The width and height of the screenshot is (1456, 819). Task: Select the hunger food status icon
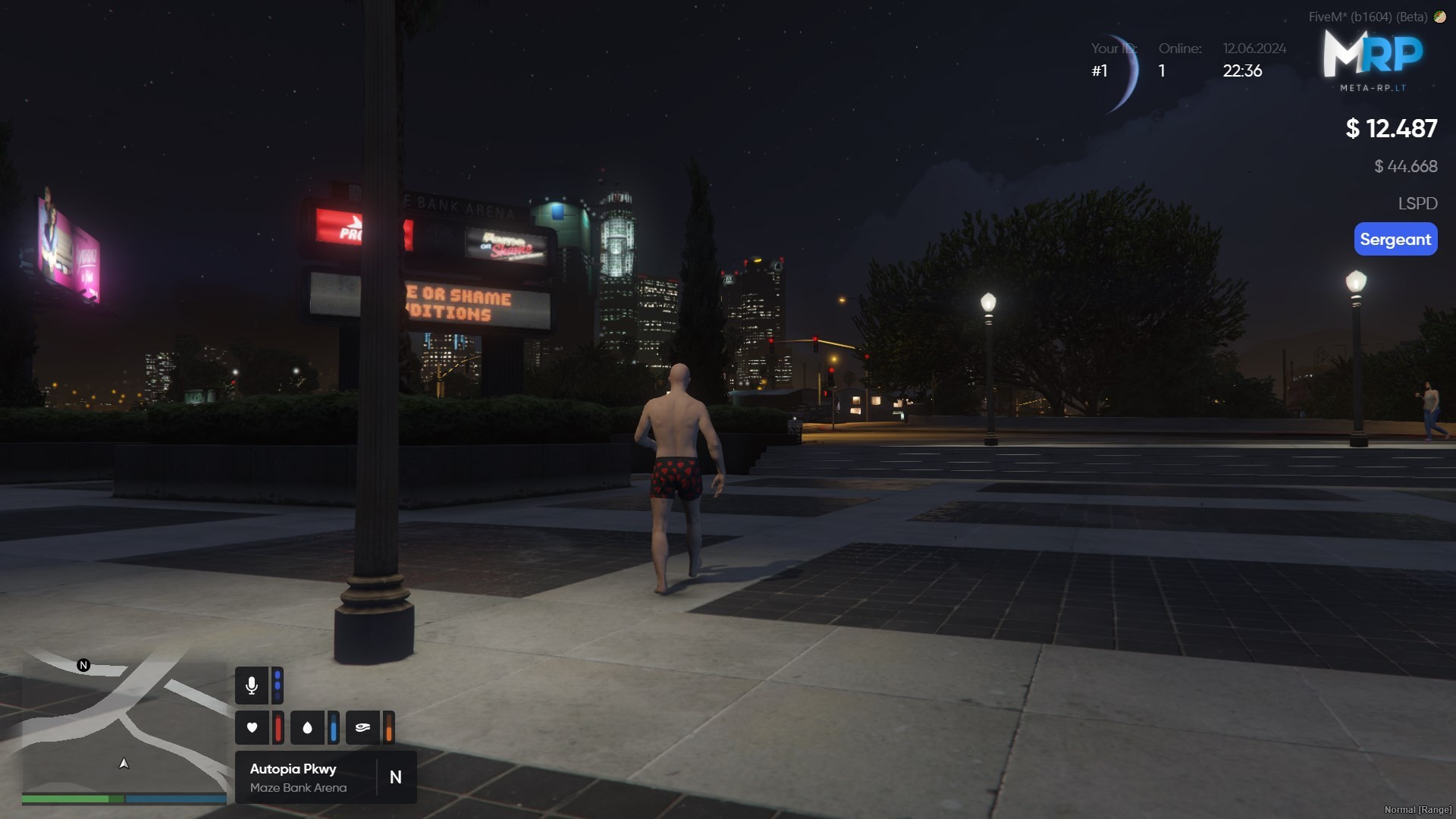pos(362,728)
